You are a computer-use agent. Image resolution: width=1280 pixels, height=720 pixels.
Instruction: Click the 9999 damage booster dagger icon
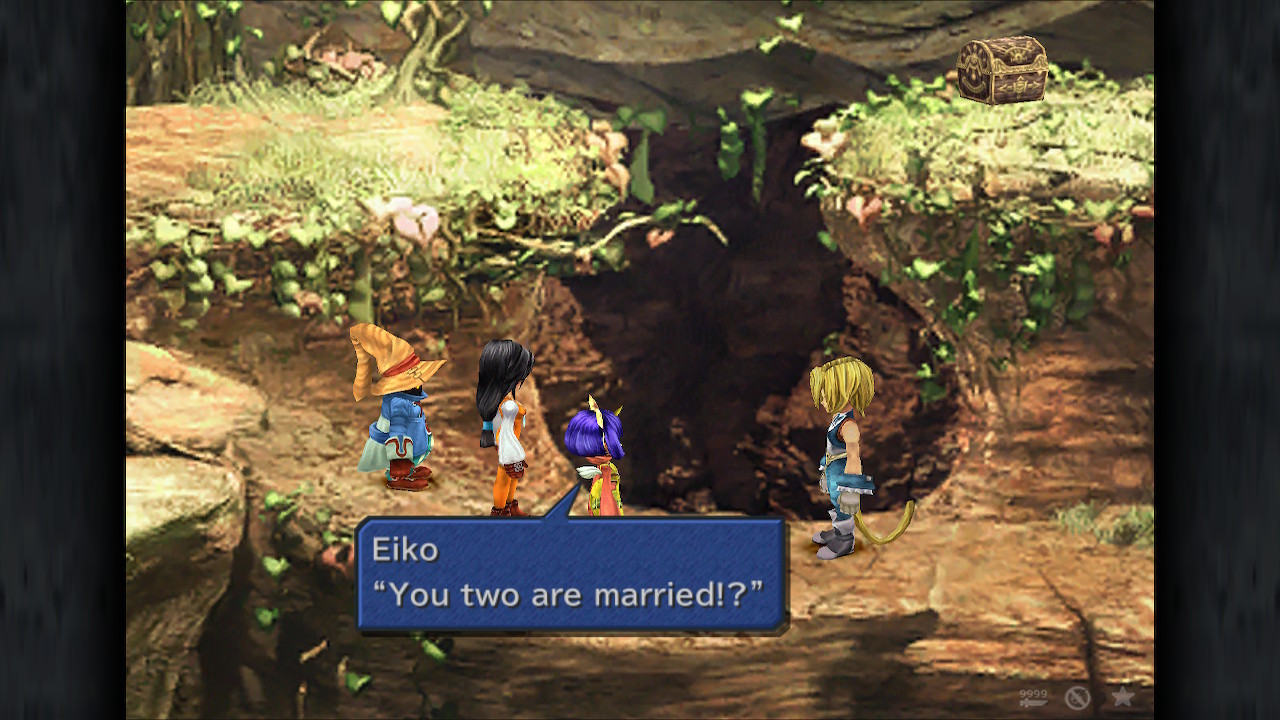tap(1033, 700)
